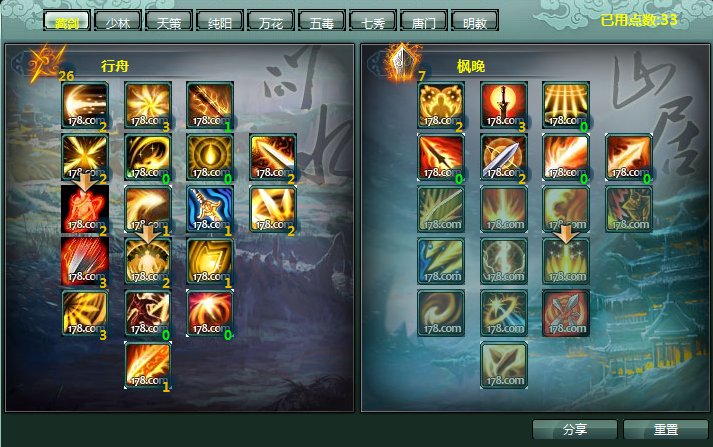The width and height of the screenshot is (713, 447).
Task: Select the round shield with spear talent
Action: (504, 155)
